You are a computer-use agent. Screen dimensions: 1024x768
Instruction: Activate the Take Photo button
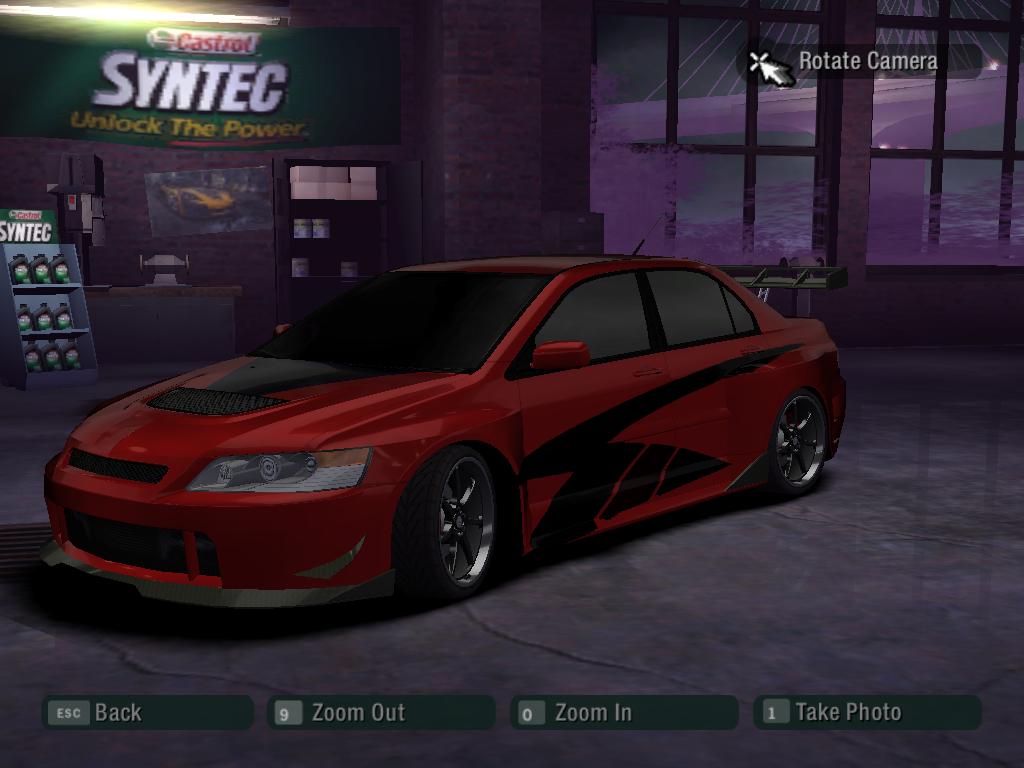pyautogui.click(x=866, y=713)
